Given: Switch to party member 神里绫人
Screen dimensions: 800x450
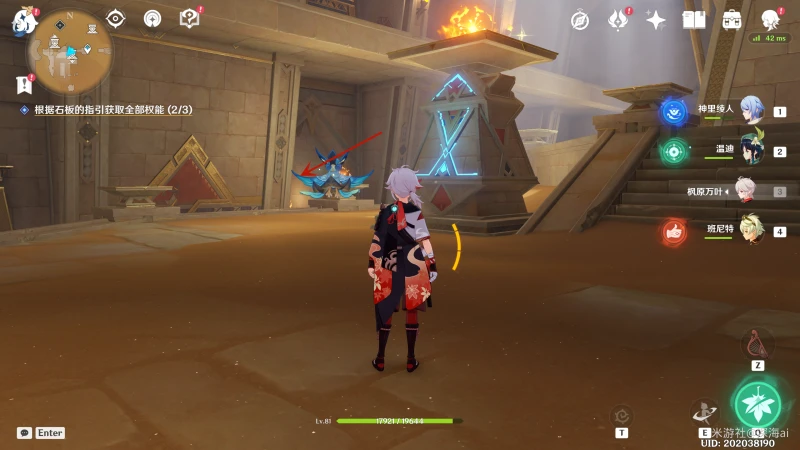Looking at the screenshot, I should click(745, 111).
